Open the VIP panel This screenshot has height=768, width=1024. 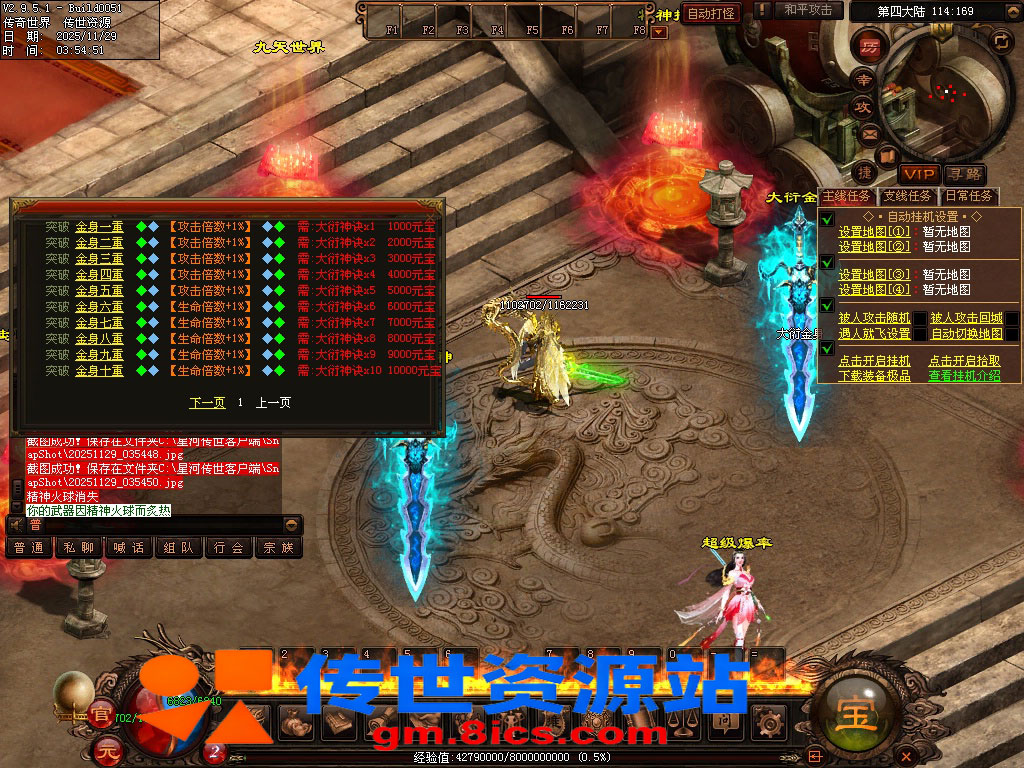click(x=917, y=174)
